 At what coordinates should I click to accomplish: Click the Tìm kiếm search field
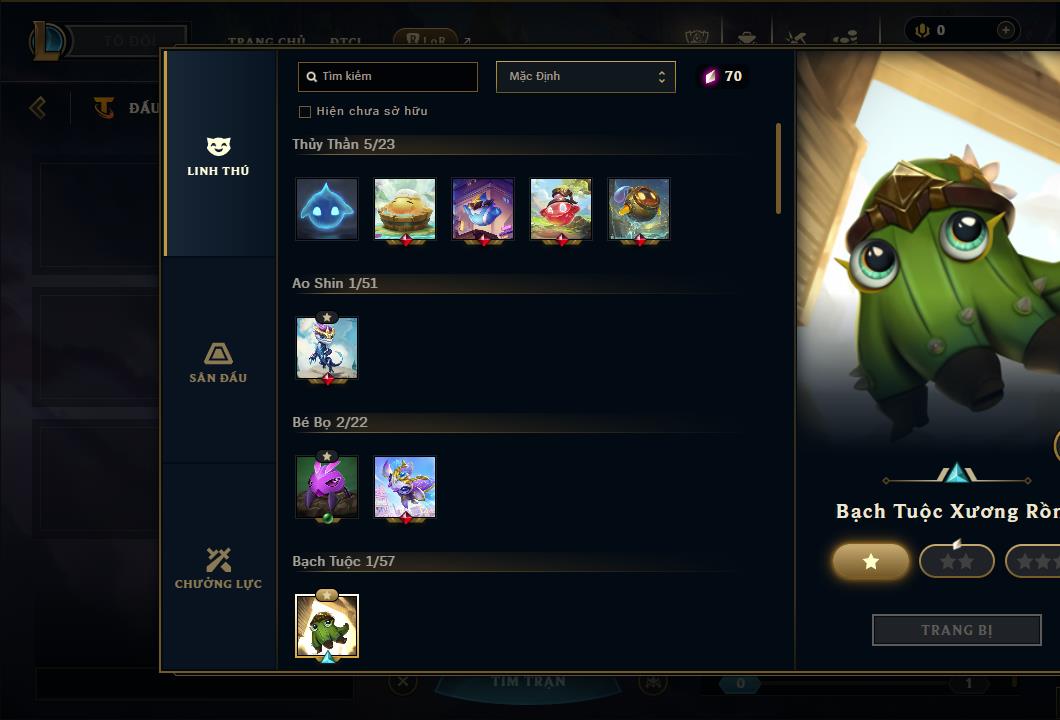pyautogui.click(x=388, y=77)
